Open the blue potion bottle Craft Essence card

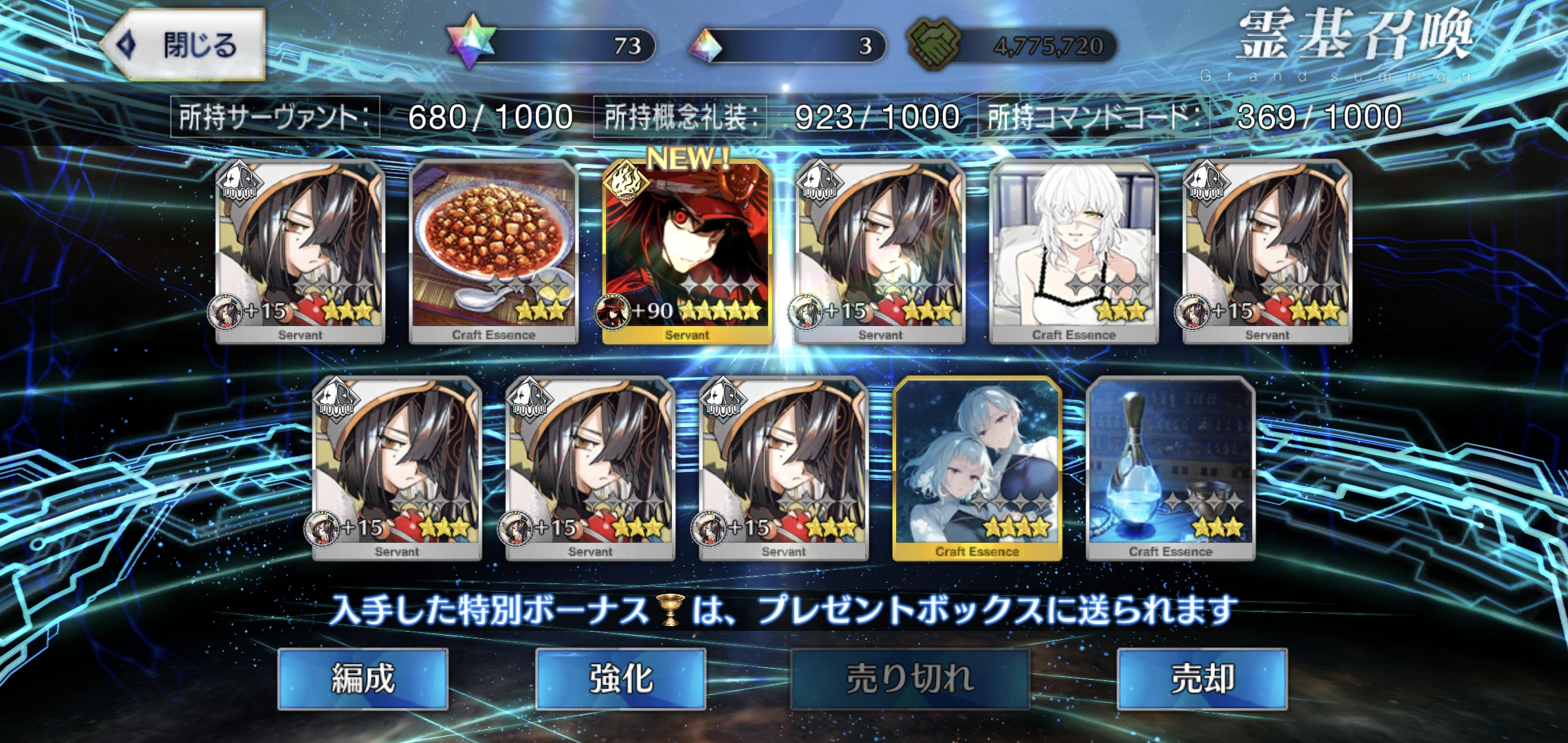1170,469
